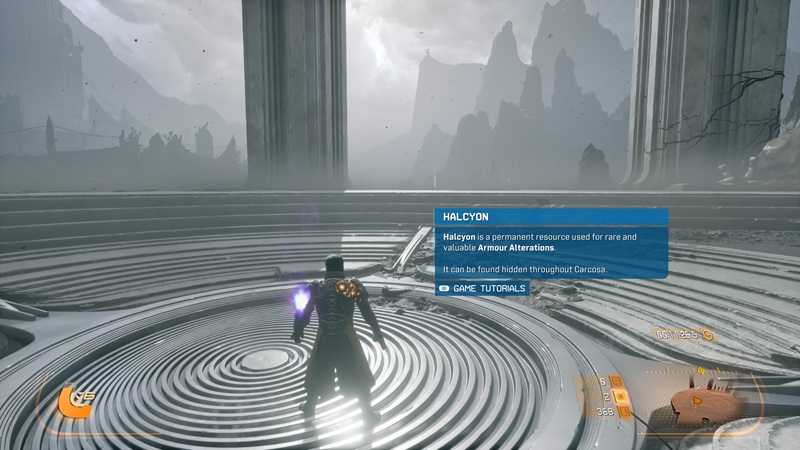Click the terrain minimap
Screen dimensions: 800x450
[705, 402]
